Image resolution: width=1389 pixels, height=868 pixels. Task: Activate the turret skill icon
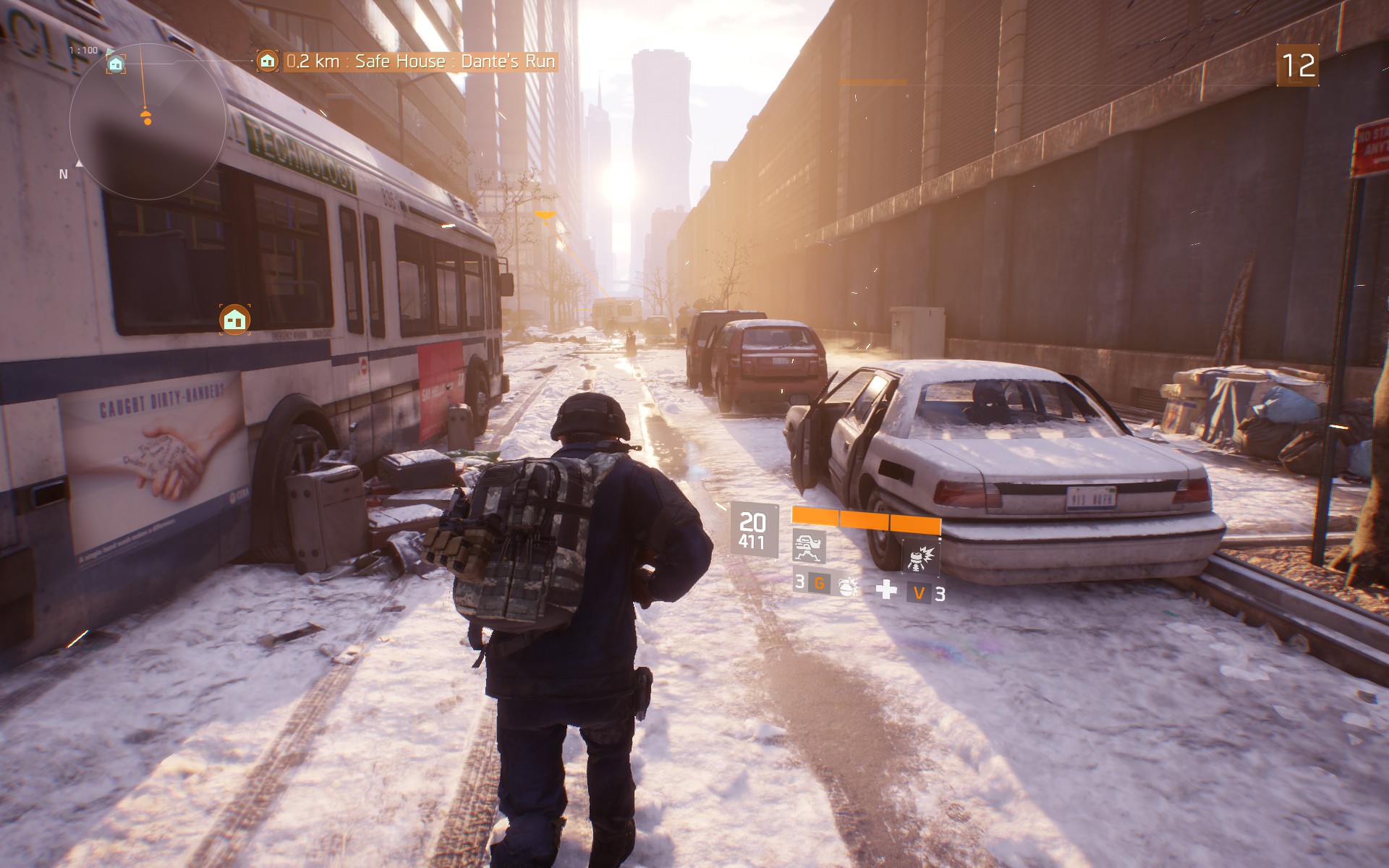pyautogui.click(x=810, y=545)
